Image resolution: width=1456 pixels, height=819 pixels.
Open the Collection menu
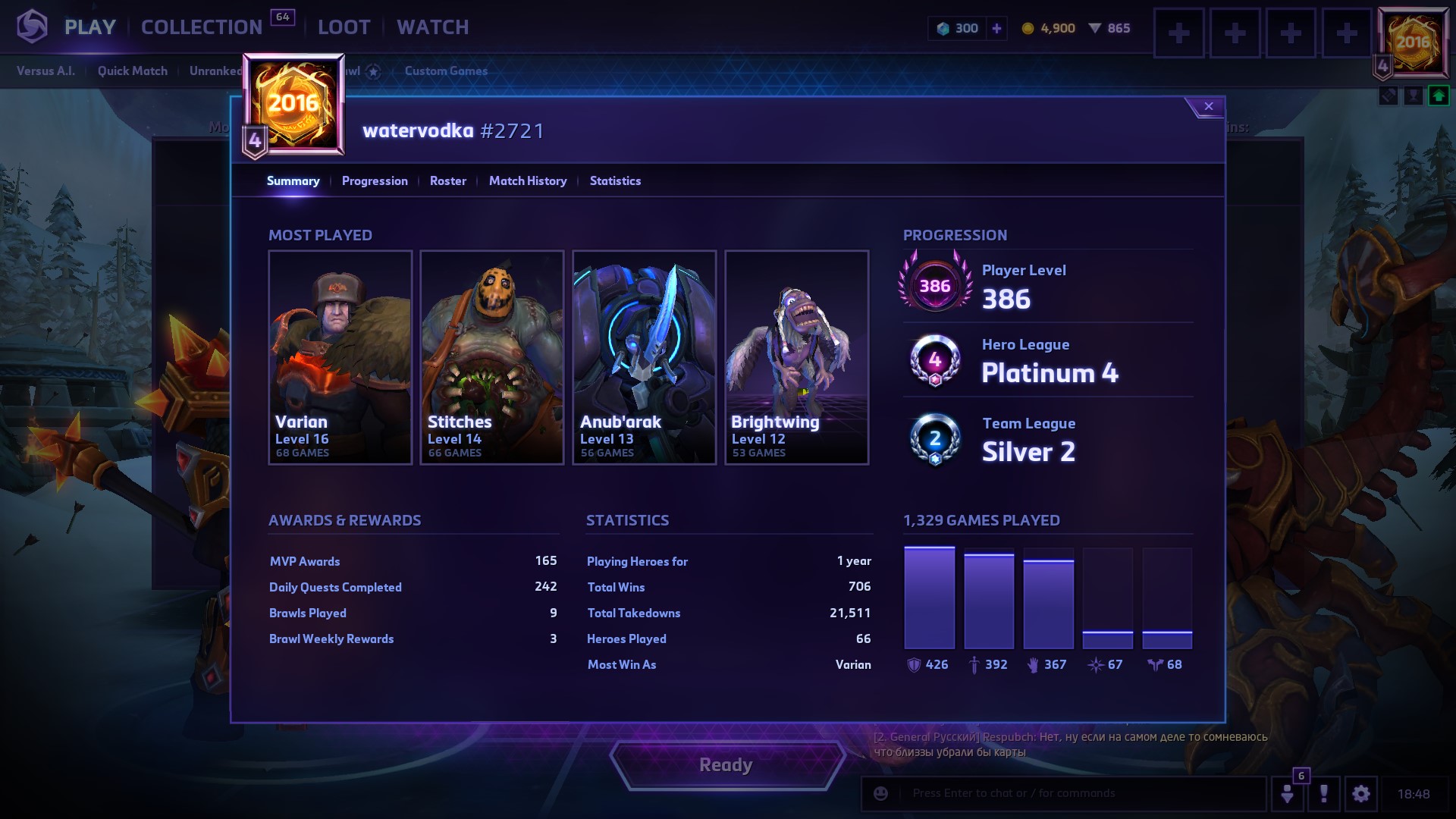click(x=202, y=27)
